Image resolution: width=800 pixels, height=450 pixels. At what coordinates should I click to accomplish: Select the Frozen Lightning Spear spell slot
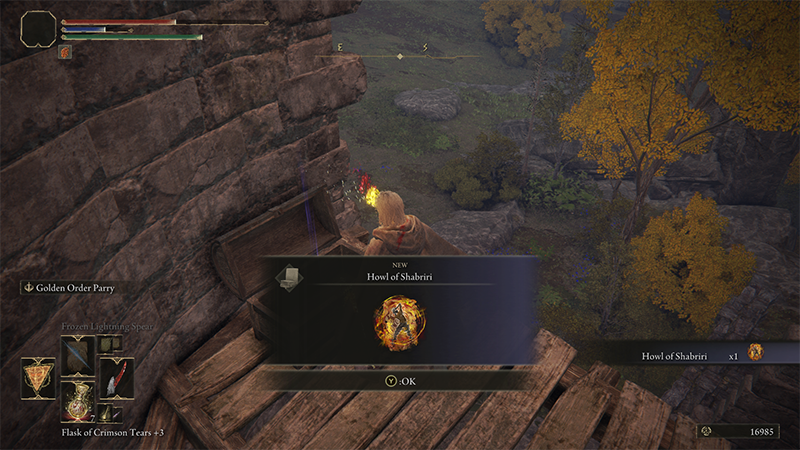pyautogui.click(x=77, y=355)
